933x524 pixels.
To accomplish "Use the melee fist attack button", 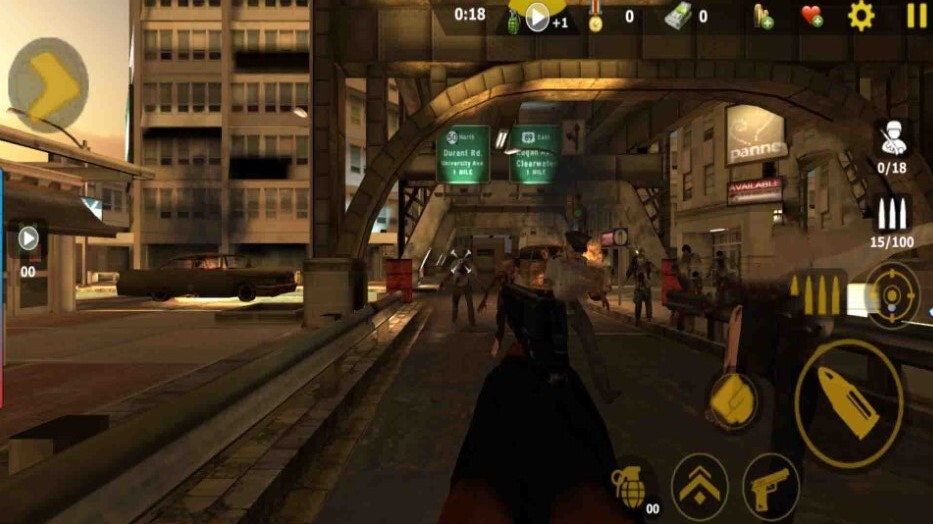I will tap(734, 403).
